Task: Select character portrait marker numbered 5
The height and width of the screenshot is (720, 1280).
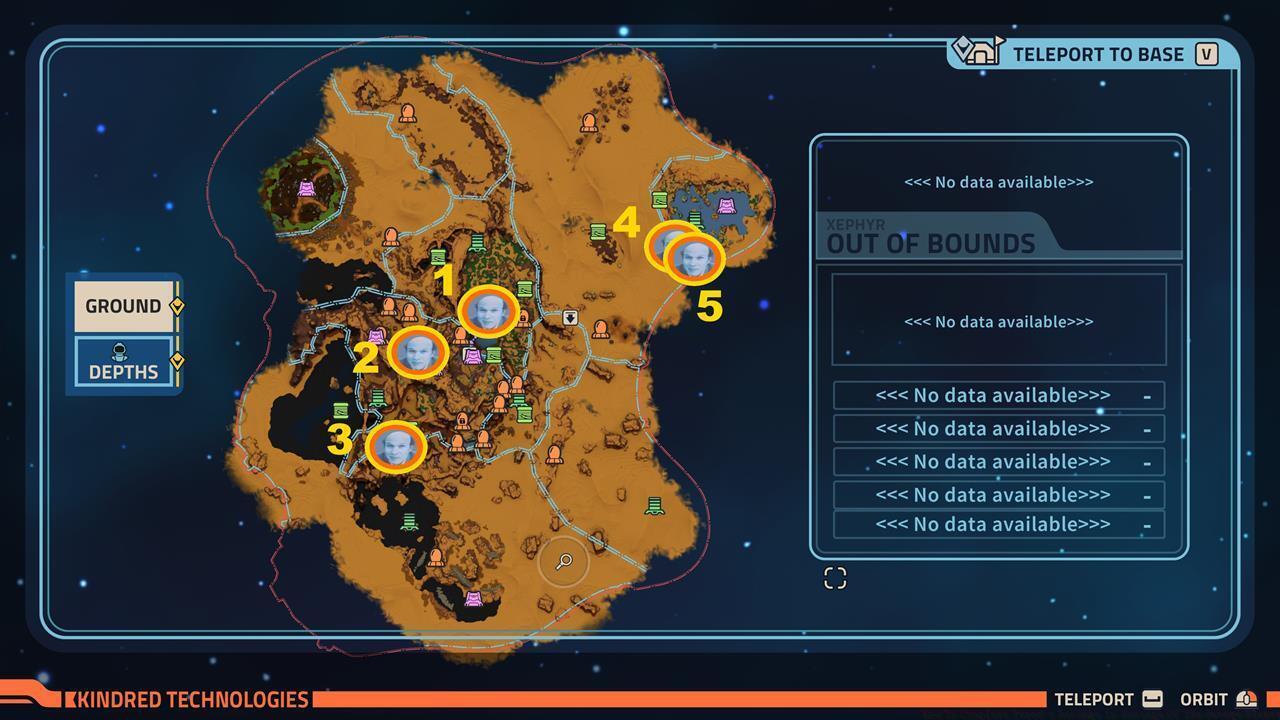Action: 694,259
